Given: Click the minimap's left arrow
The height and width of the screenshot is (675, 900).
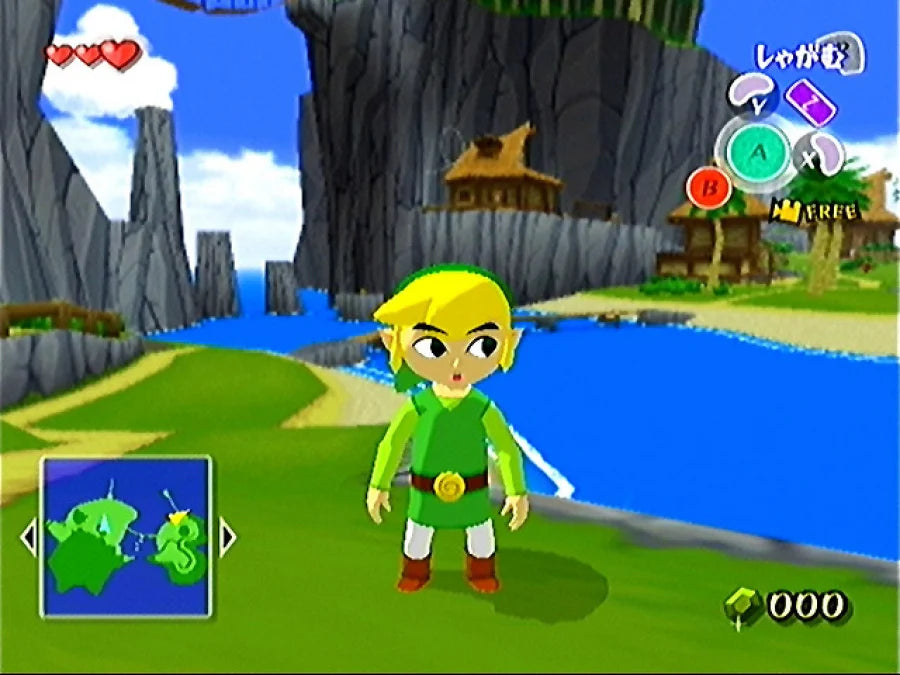Looking at the screenshot, I should (x=28, y=538).
